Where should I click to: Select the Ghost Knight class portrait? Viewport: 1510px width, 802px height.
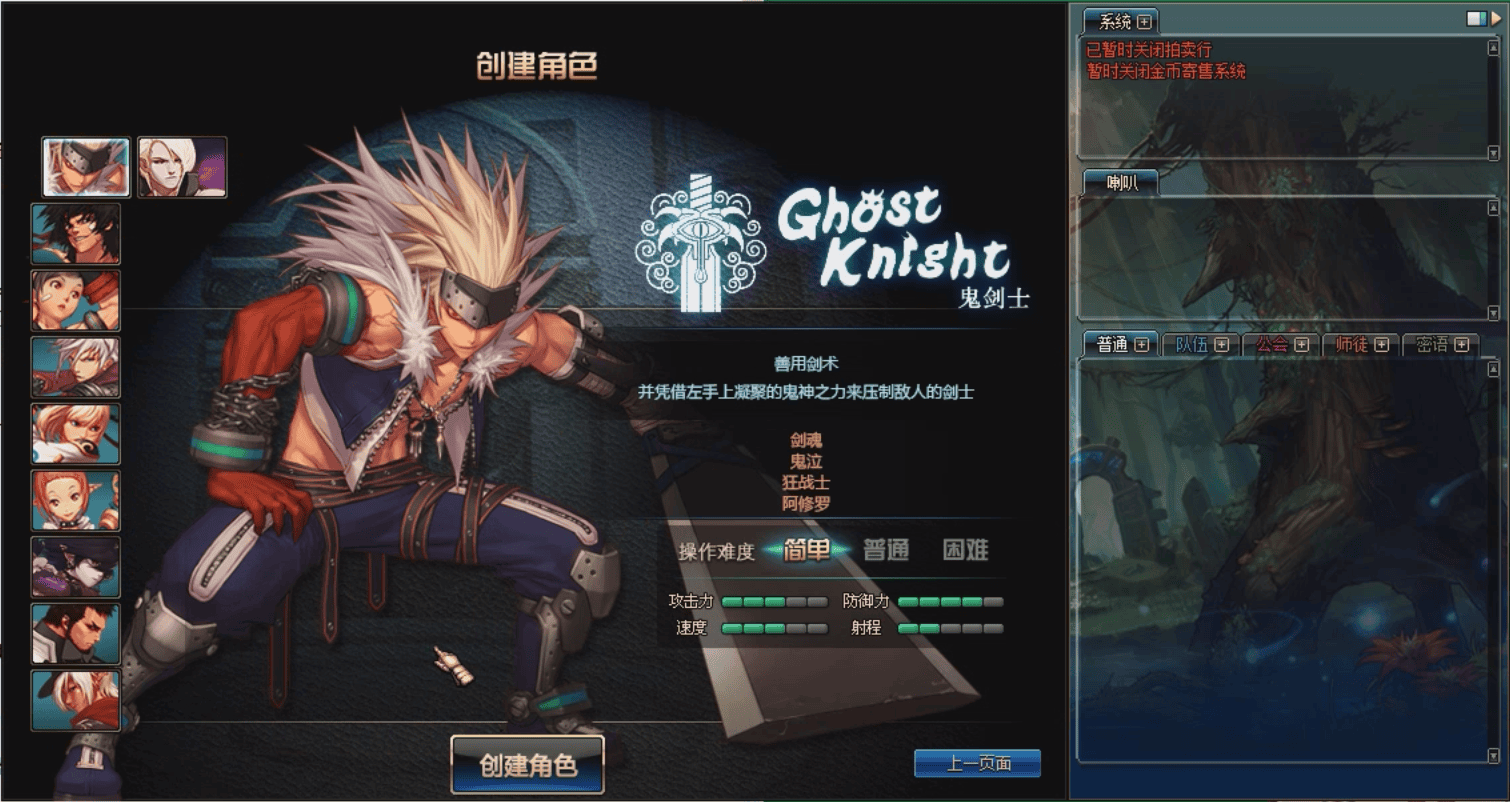click(83, 167)
